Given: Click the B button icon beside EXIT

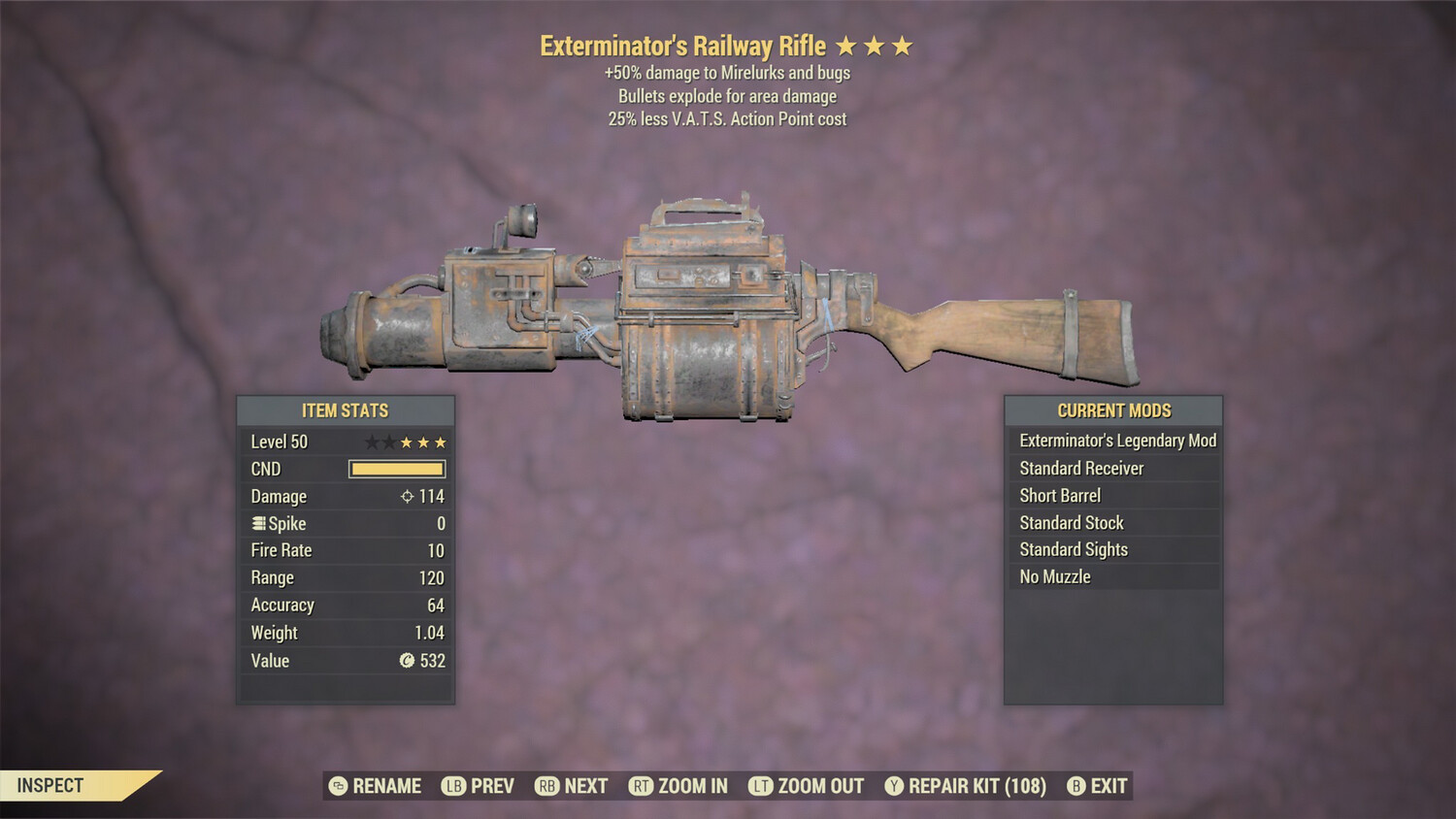Looking at the screenshot, I should 1075,786.
